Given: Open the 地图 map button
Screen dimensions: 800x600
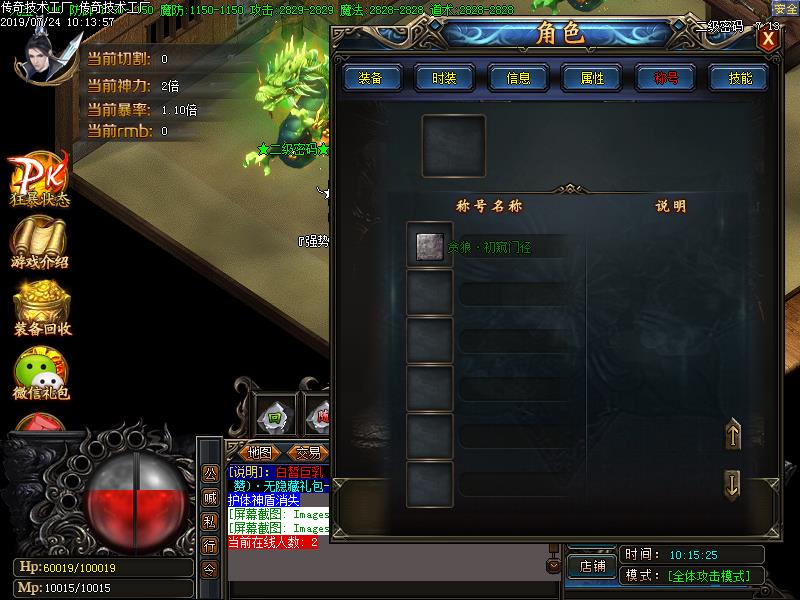Looking at the screenshot, I should tap(259, 452).
